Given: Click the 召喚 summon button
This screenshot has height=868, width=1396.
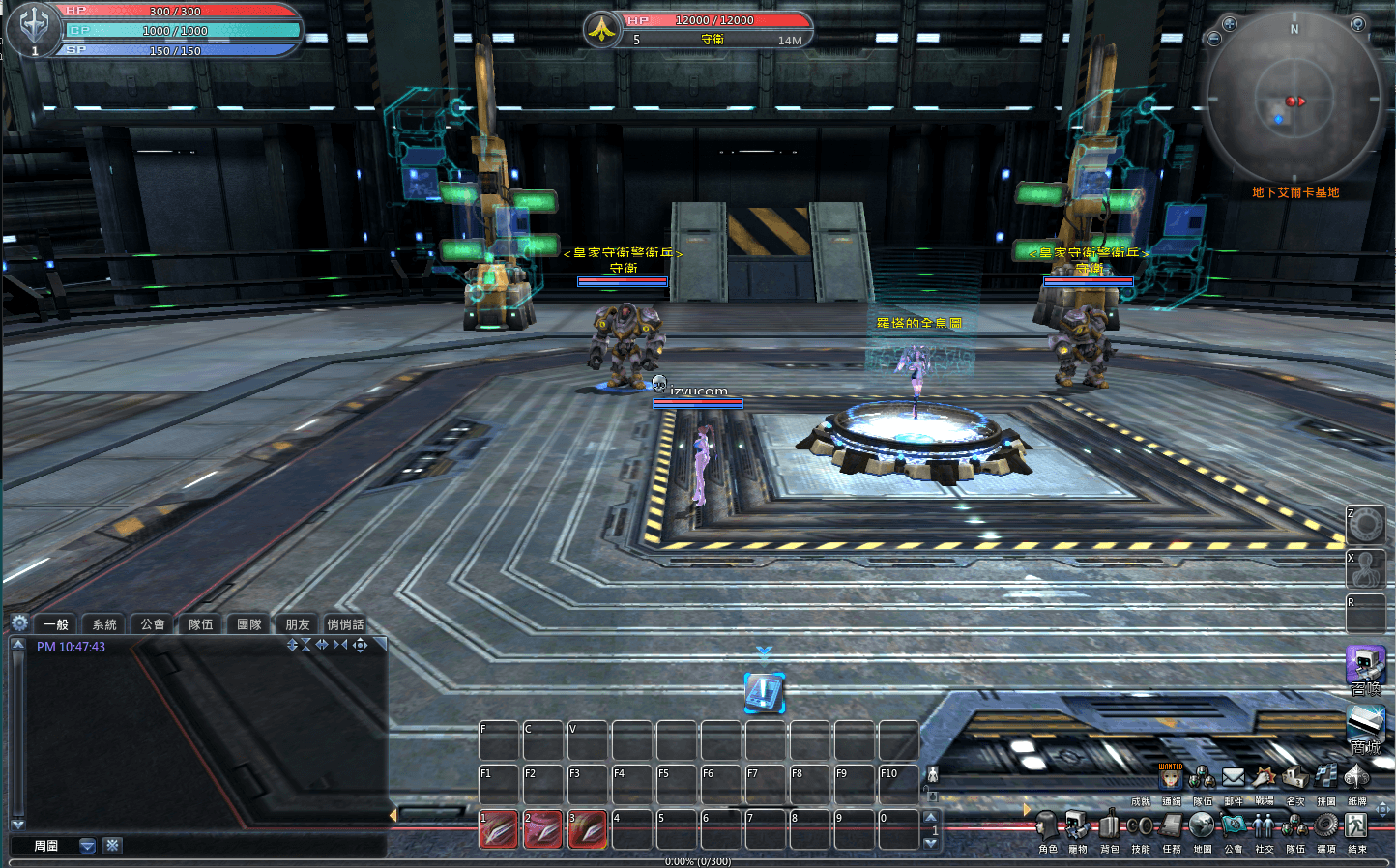Looking at the screenshot, I should [1366, 669].
